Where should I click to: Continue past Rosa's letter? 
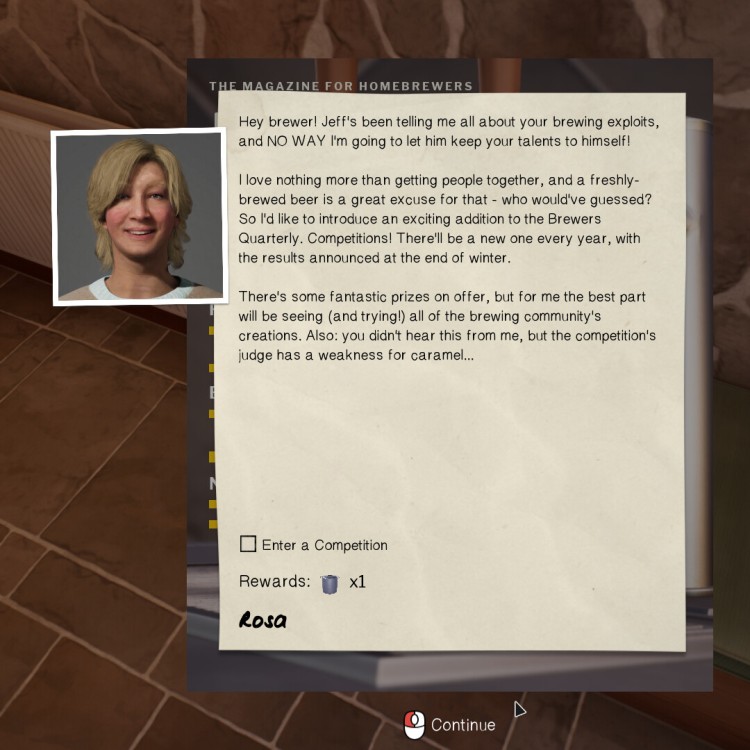tap(450, 724)
